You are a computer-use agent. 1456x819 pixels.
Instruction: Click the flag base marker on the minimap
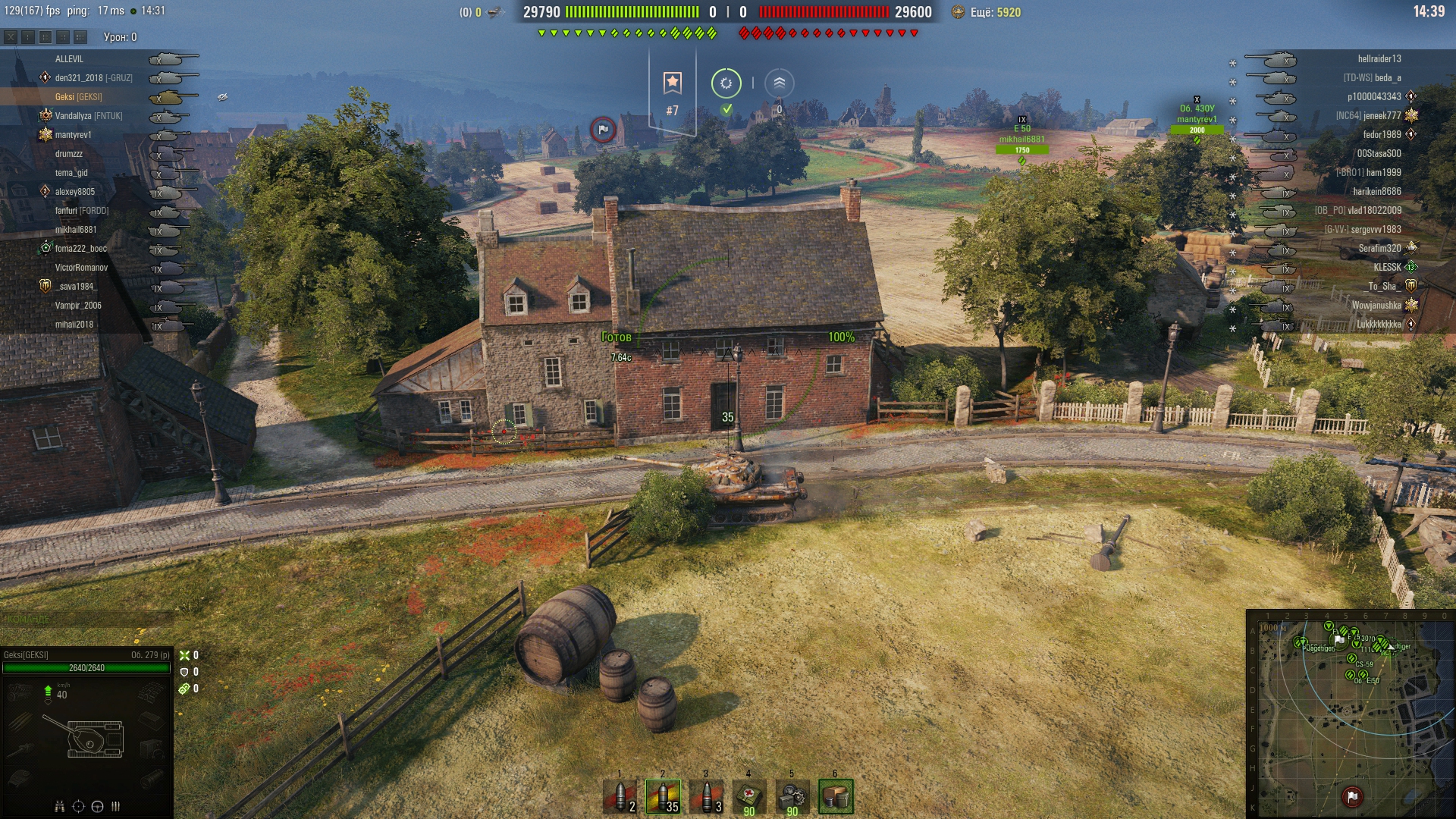click(x=1352, y=796)
